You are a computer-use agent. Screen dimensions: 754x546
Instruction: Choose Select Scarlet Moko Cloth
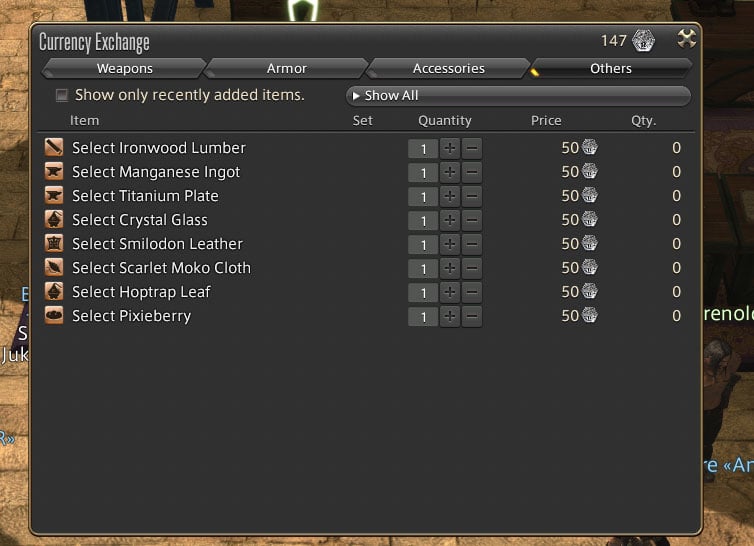coord(161,268)
